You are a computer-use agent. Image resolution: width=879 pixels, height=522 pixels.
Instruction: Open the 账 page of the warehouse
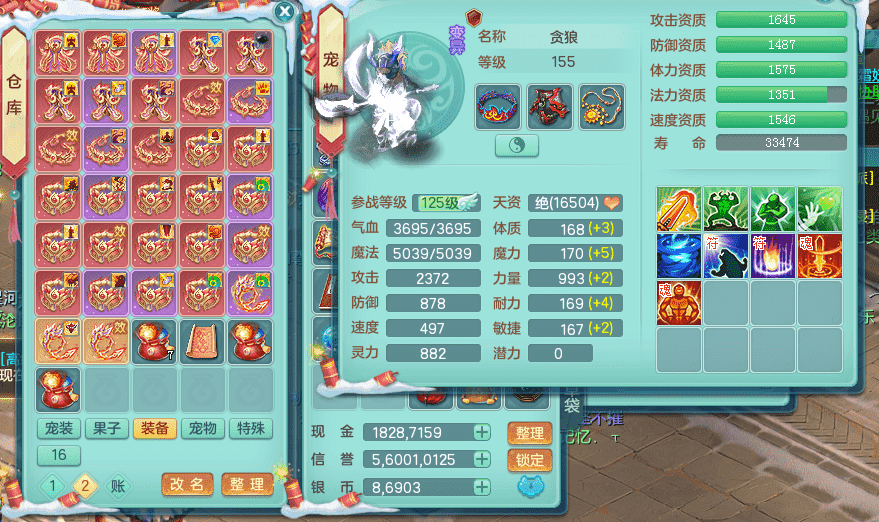coord(118,485)
